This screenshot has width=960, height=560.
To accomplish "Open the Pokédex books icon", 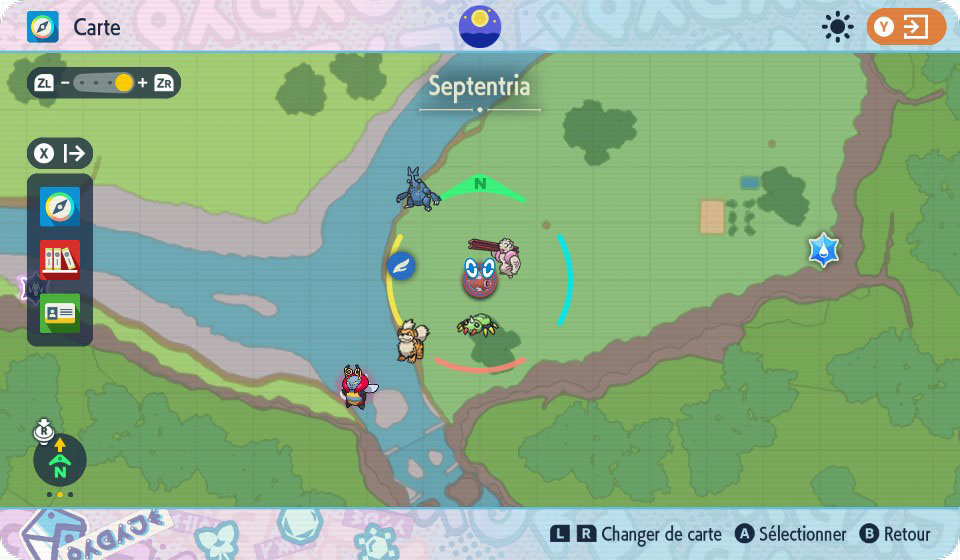I will [60, 260].
